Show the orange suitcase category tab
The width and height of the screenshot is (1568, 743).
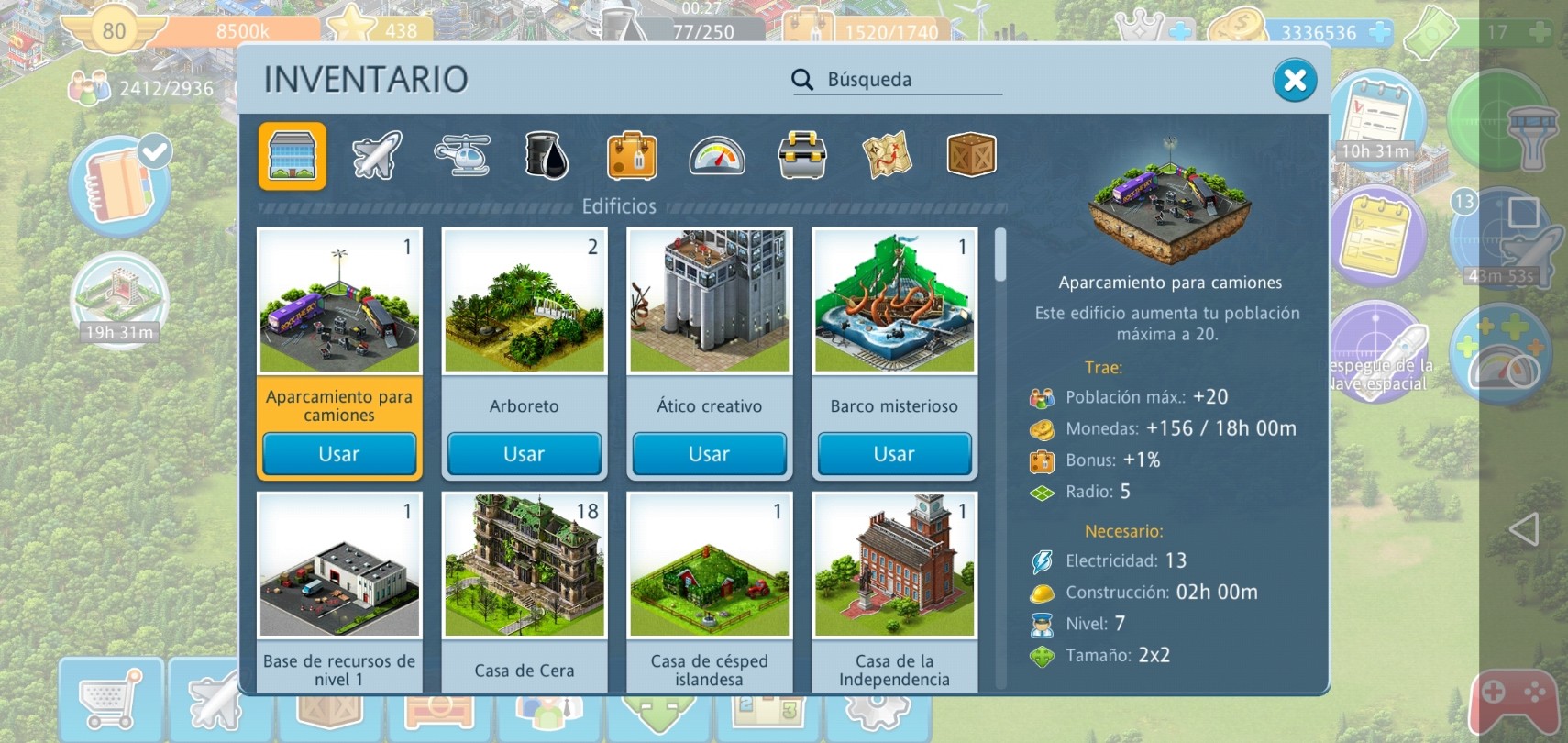click(632, 155)
